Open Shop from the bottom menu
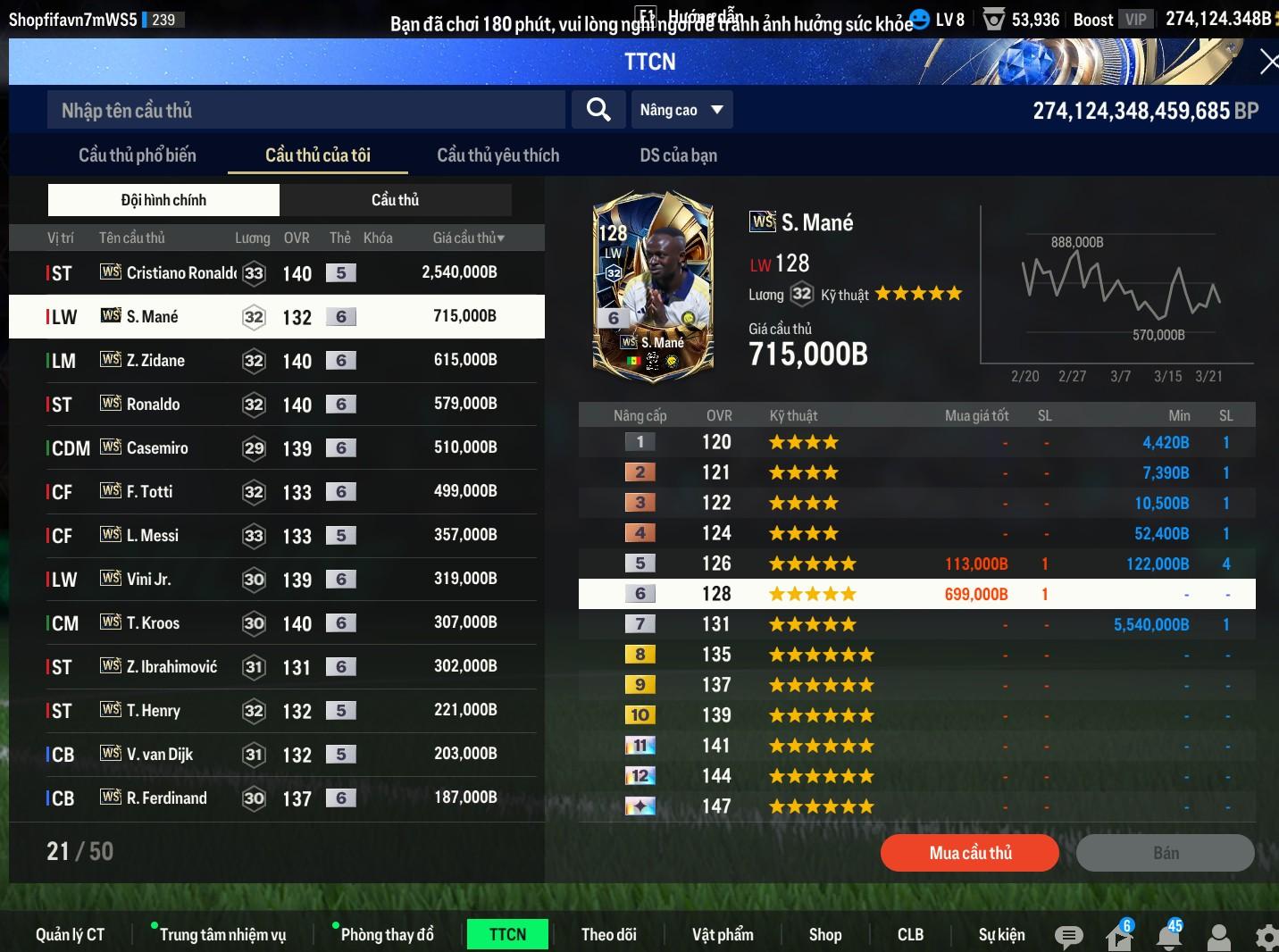This screenshot has height=952, width=1279. (824, 934)
